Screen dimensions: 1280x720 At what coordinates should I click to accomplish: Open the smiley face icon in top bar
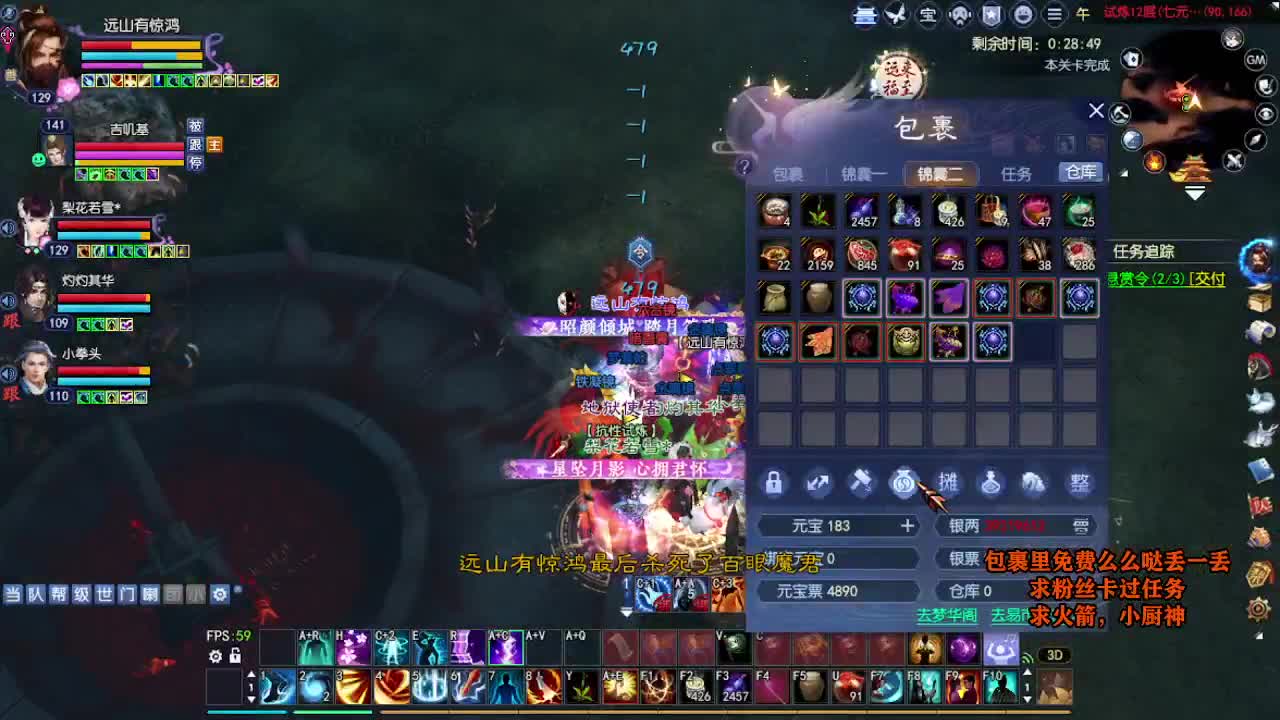click(x=1020, y=16)
